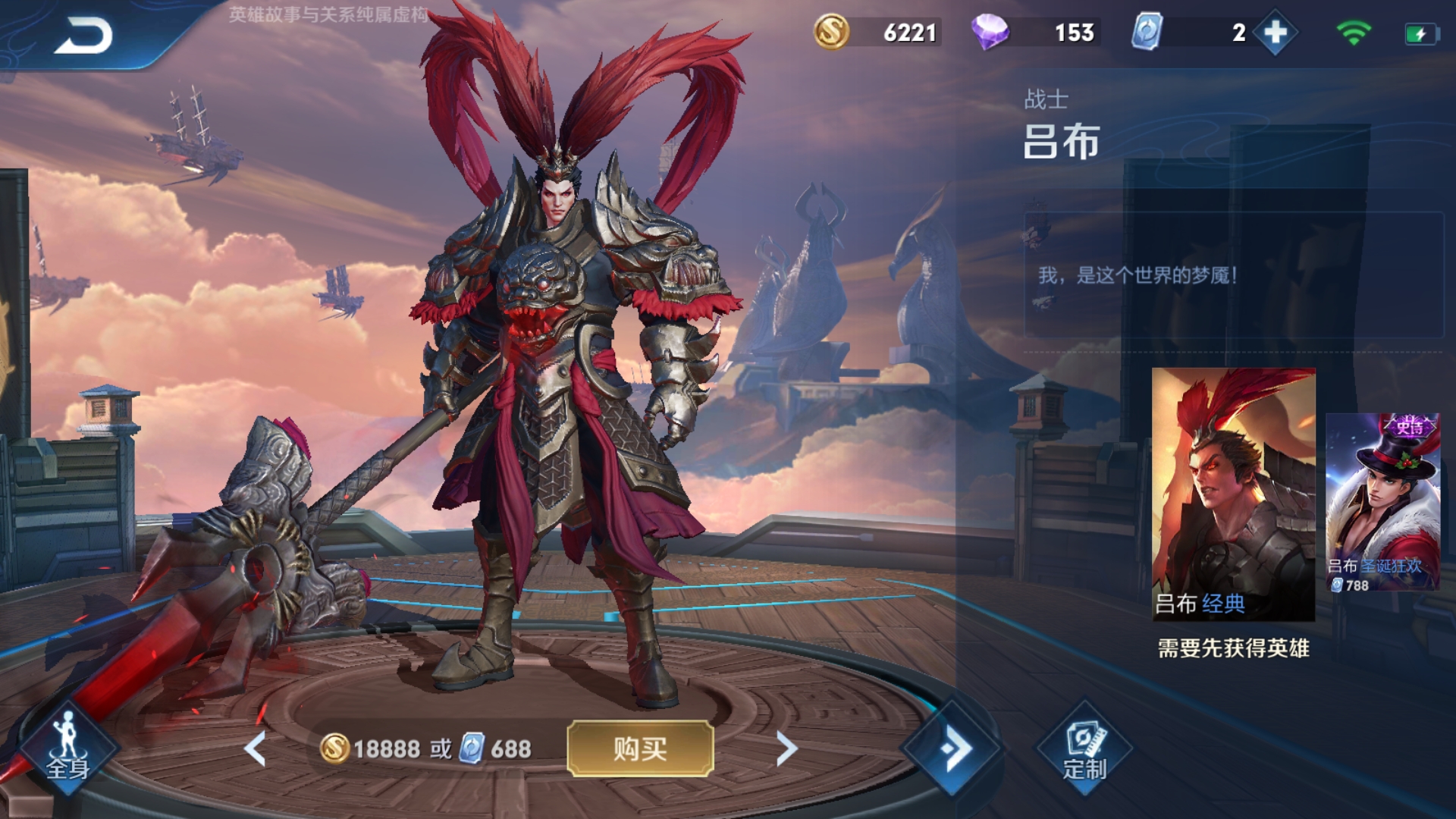This screenshot has width=1456, height=819.
Task: Open the 定制 customization option
Action: [1084, 748]
